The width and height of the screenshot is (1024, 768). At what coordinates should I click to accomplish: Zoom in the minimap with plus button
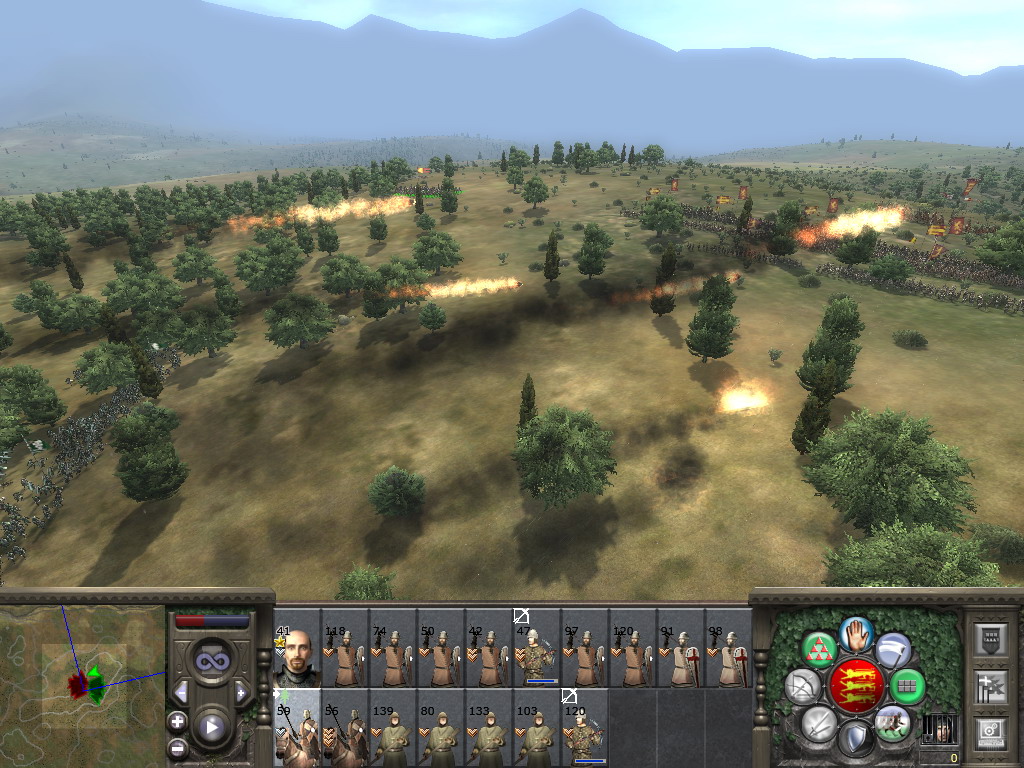pyautogui.click(x=177, y=720)
